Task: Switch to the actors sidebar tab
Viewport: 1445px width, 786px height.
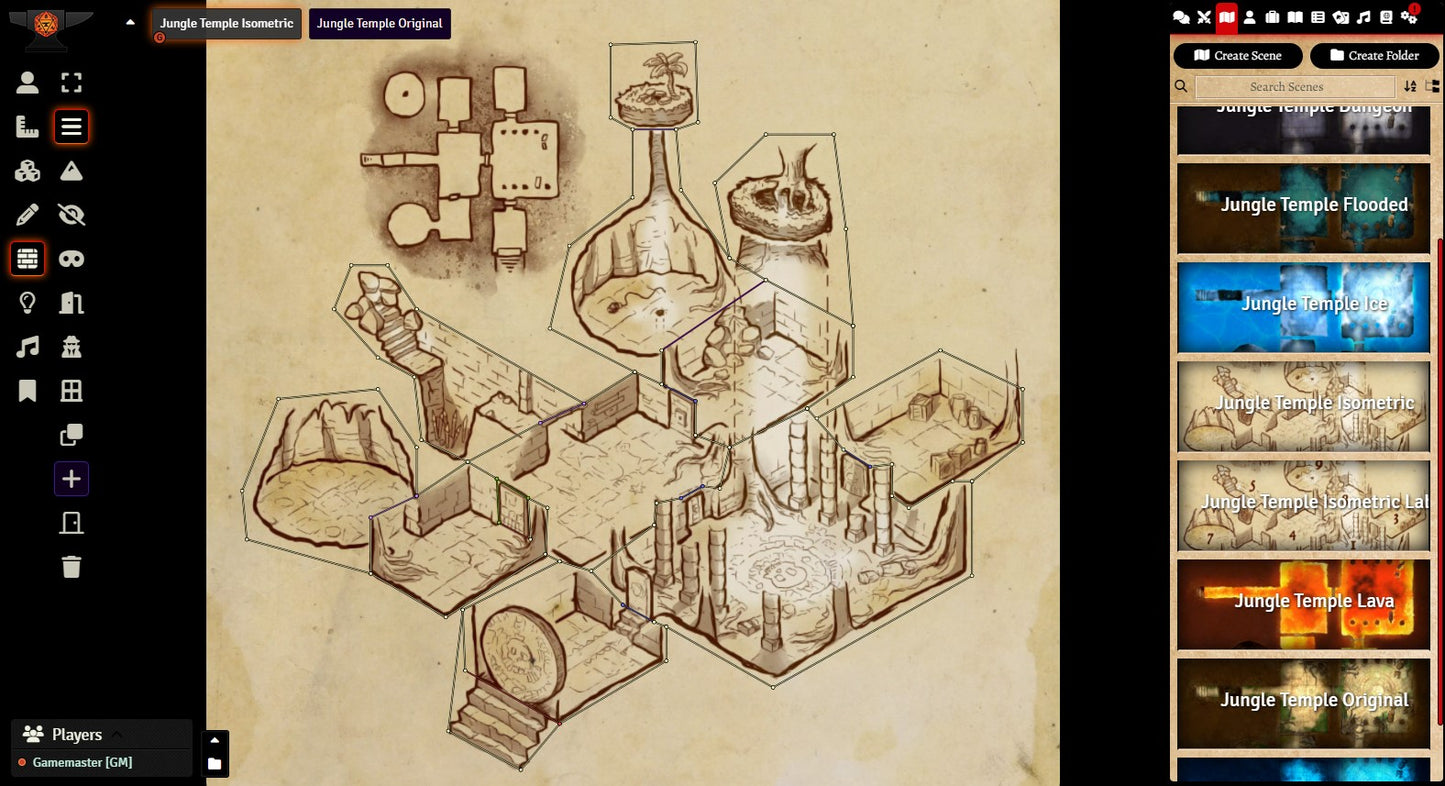Action: tap(1249, 17)
